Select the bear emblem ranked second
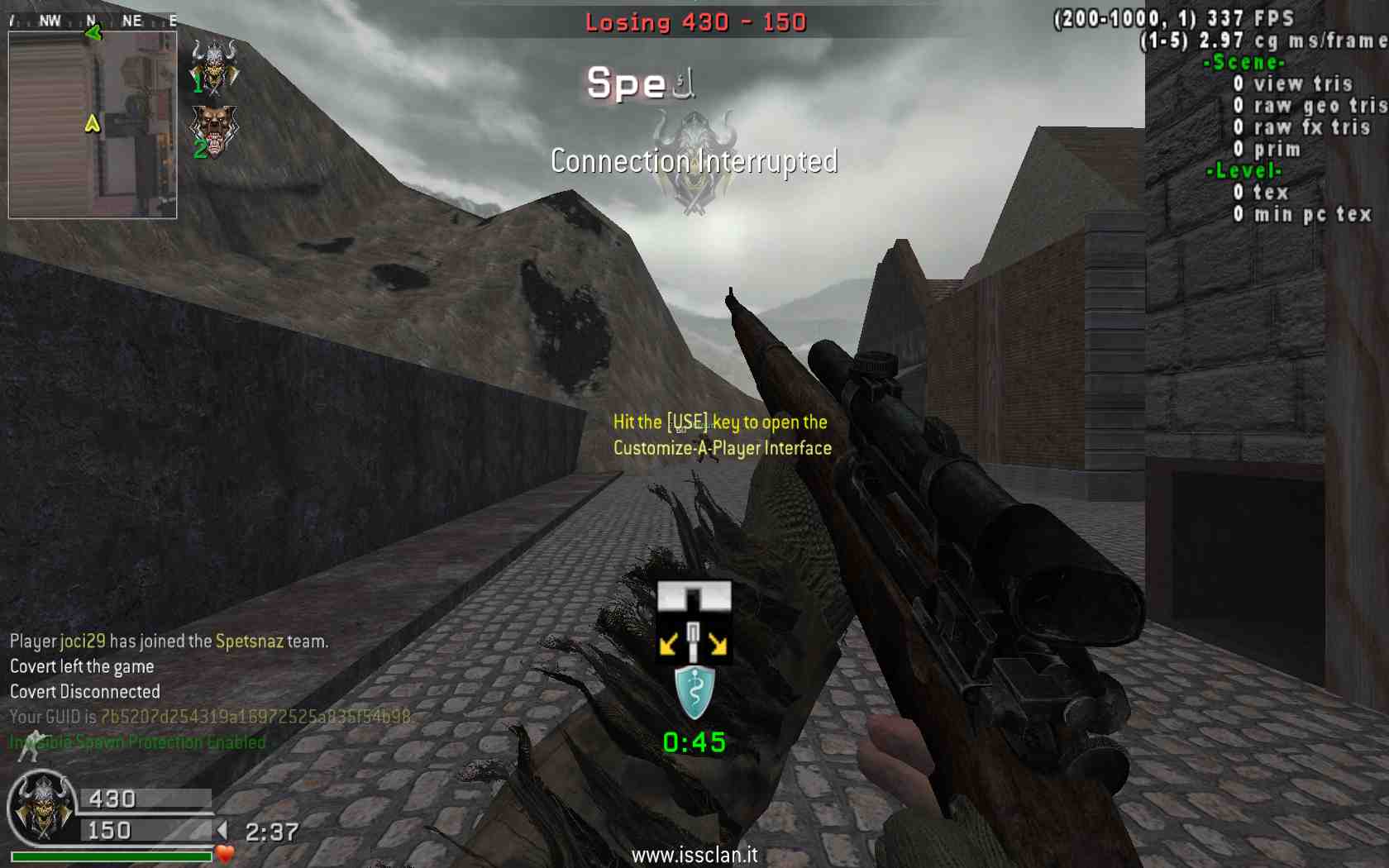The image size is (1389, 868). pos(214,130)
